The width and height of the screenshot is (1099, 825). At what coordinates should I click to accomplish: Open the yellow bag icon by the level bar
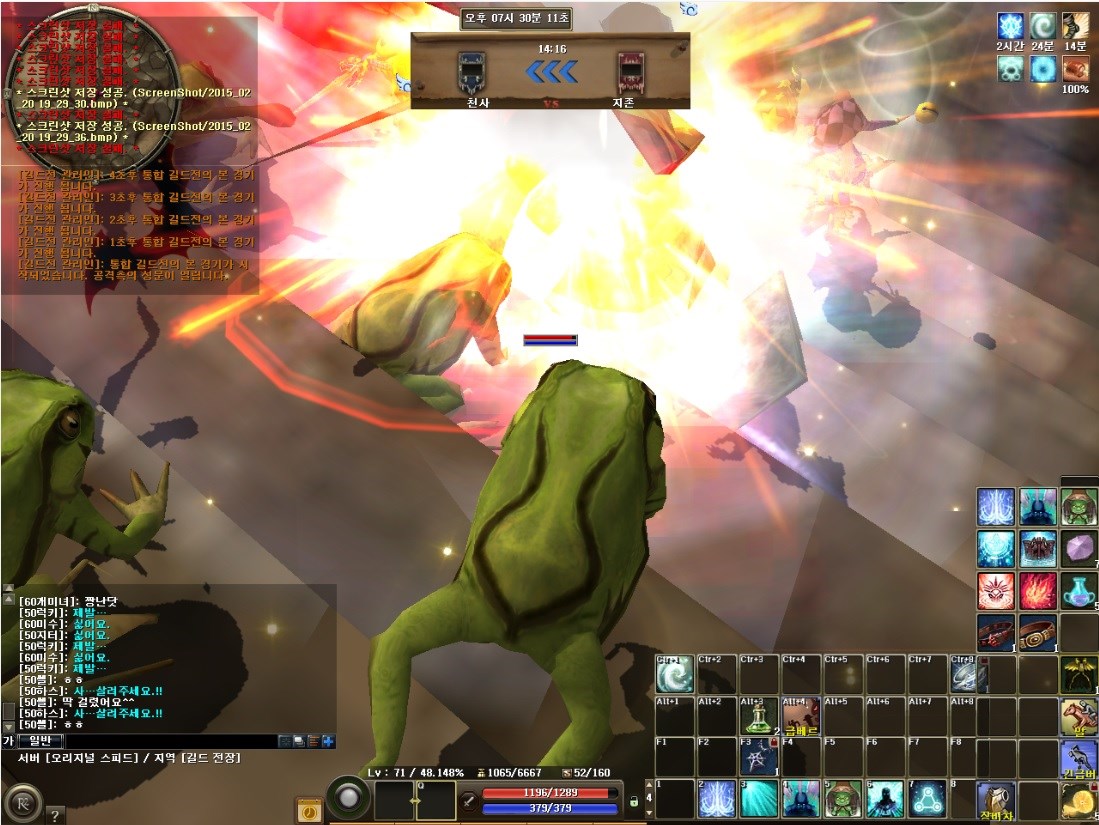click(309, 810)
